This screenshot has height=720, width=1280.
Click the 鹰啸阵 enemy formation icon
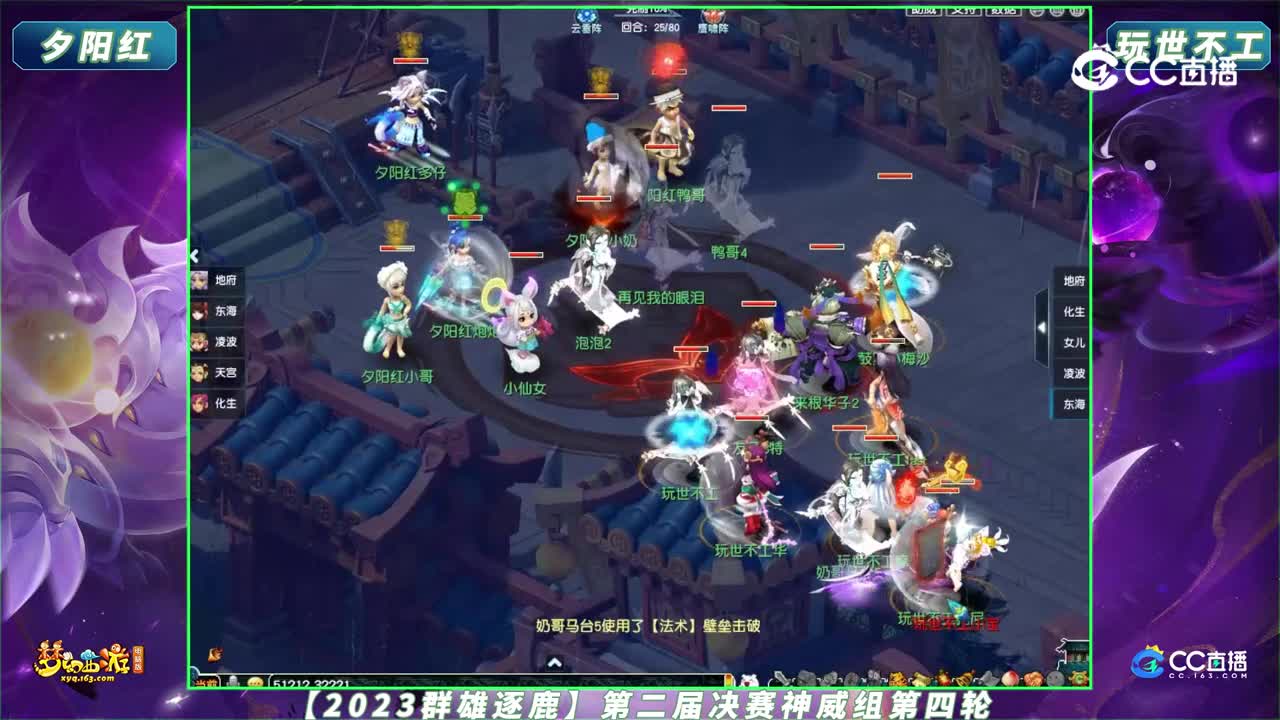pos(711,20)
